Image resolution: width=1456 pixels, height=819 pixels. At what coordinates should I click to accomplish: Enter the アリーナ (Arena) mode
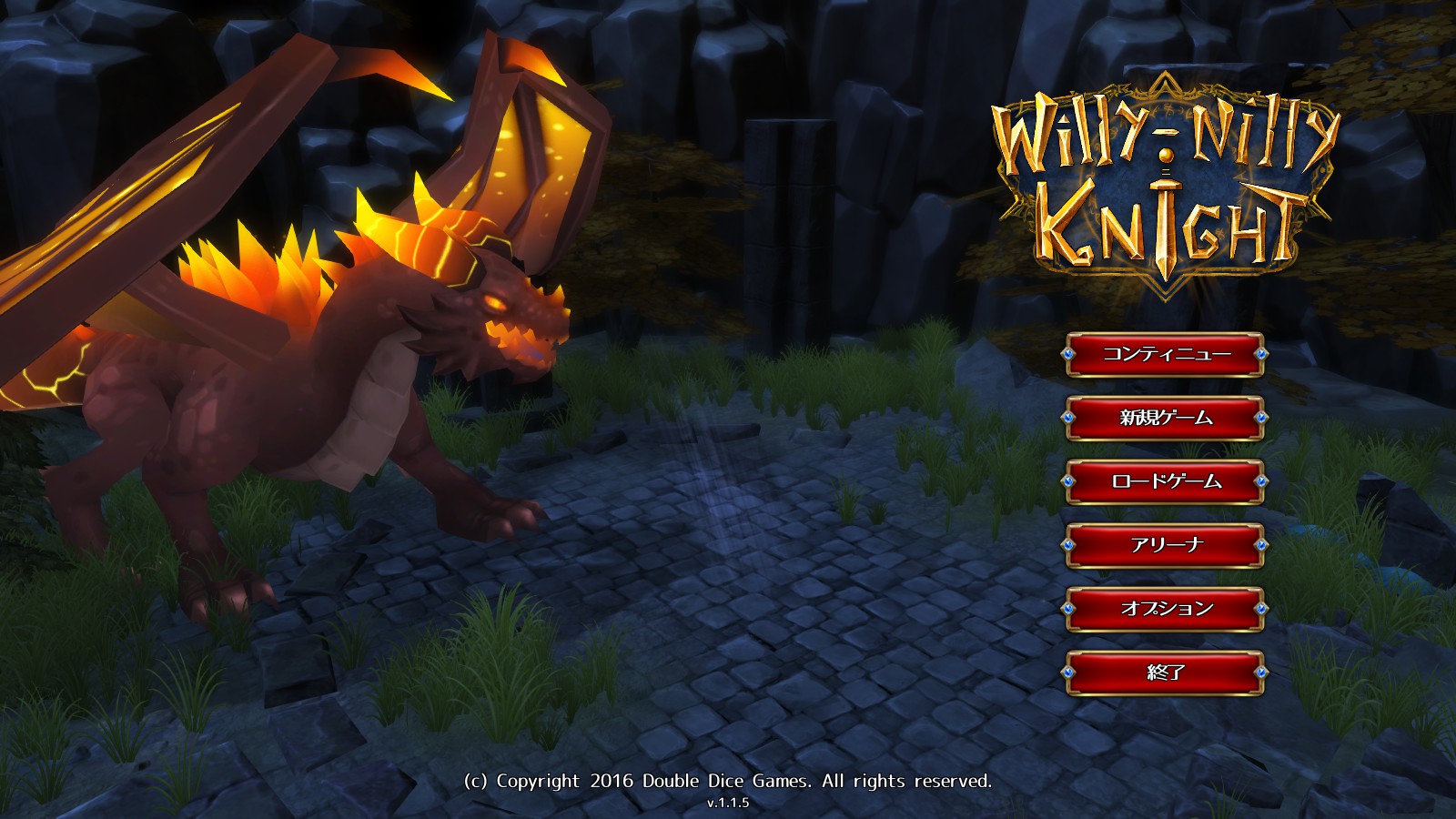coord(1166,545)
